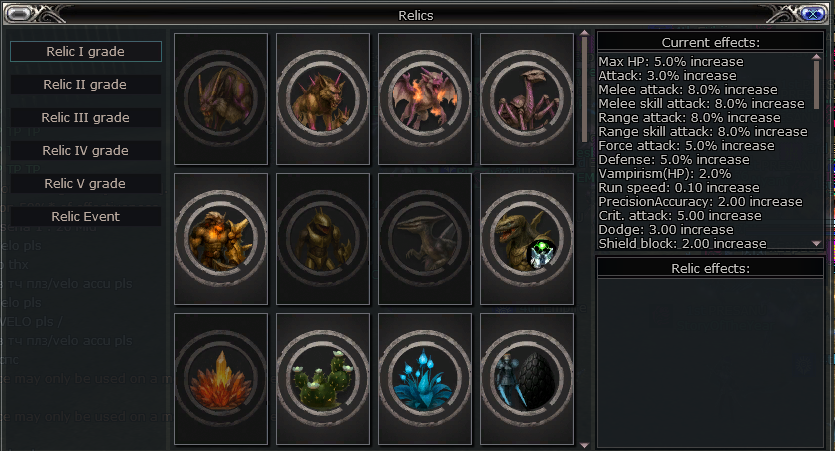Pick the orange-maned beast relic
The height and width of the screenshot is (451, 835).
click(x=323, y=99)
